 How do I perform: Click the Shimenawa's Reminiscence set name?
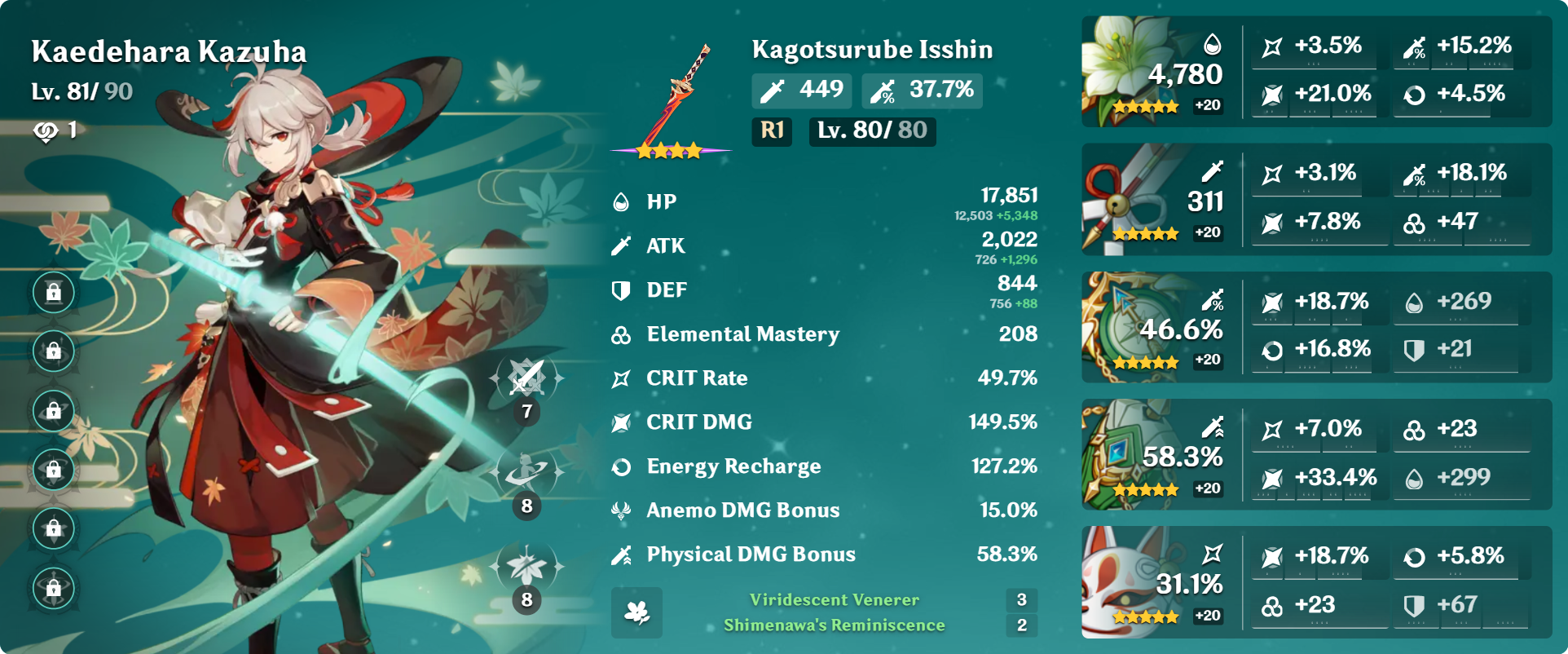[835, 627]
